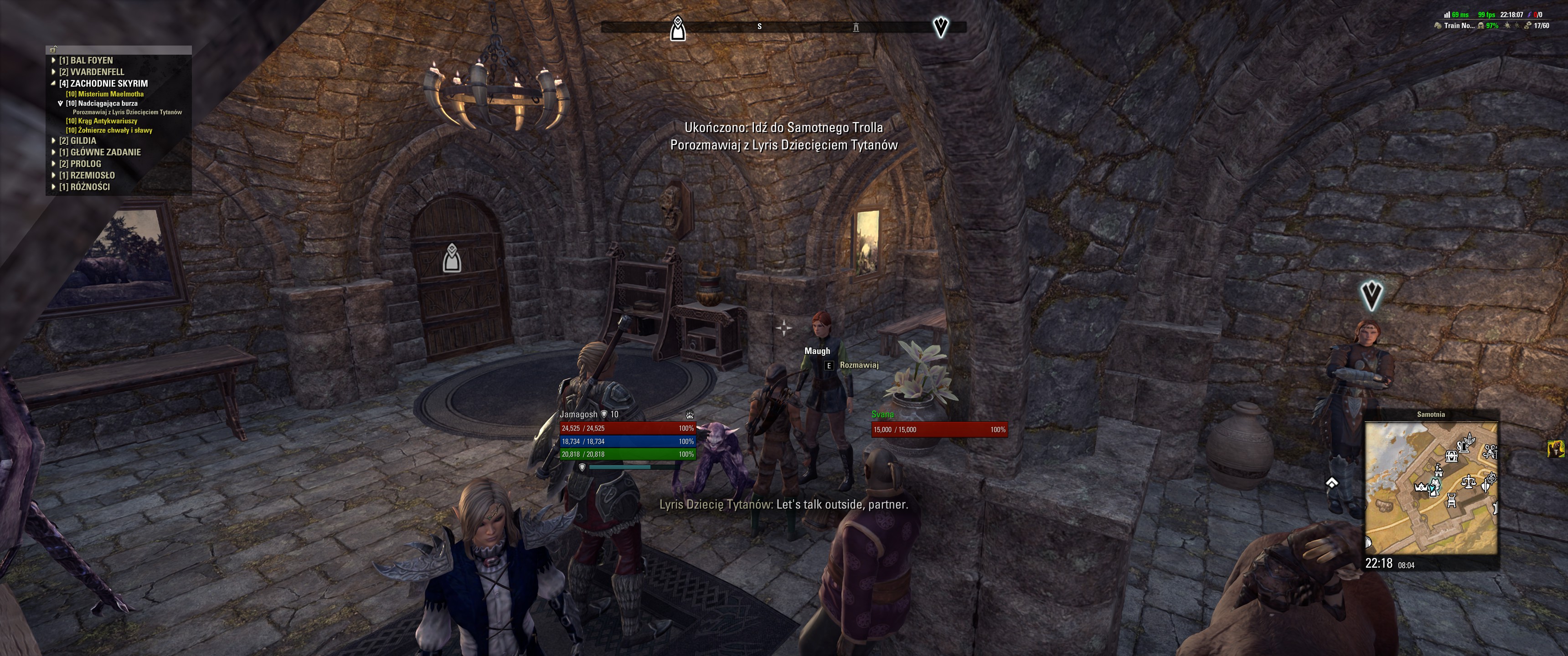The width and height of the screenshot is (1568, 656).
Task: Show the Rzemiosło quest category
Action: [87, 175]
